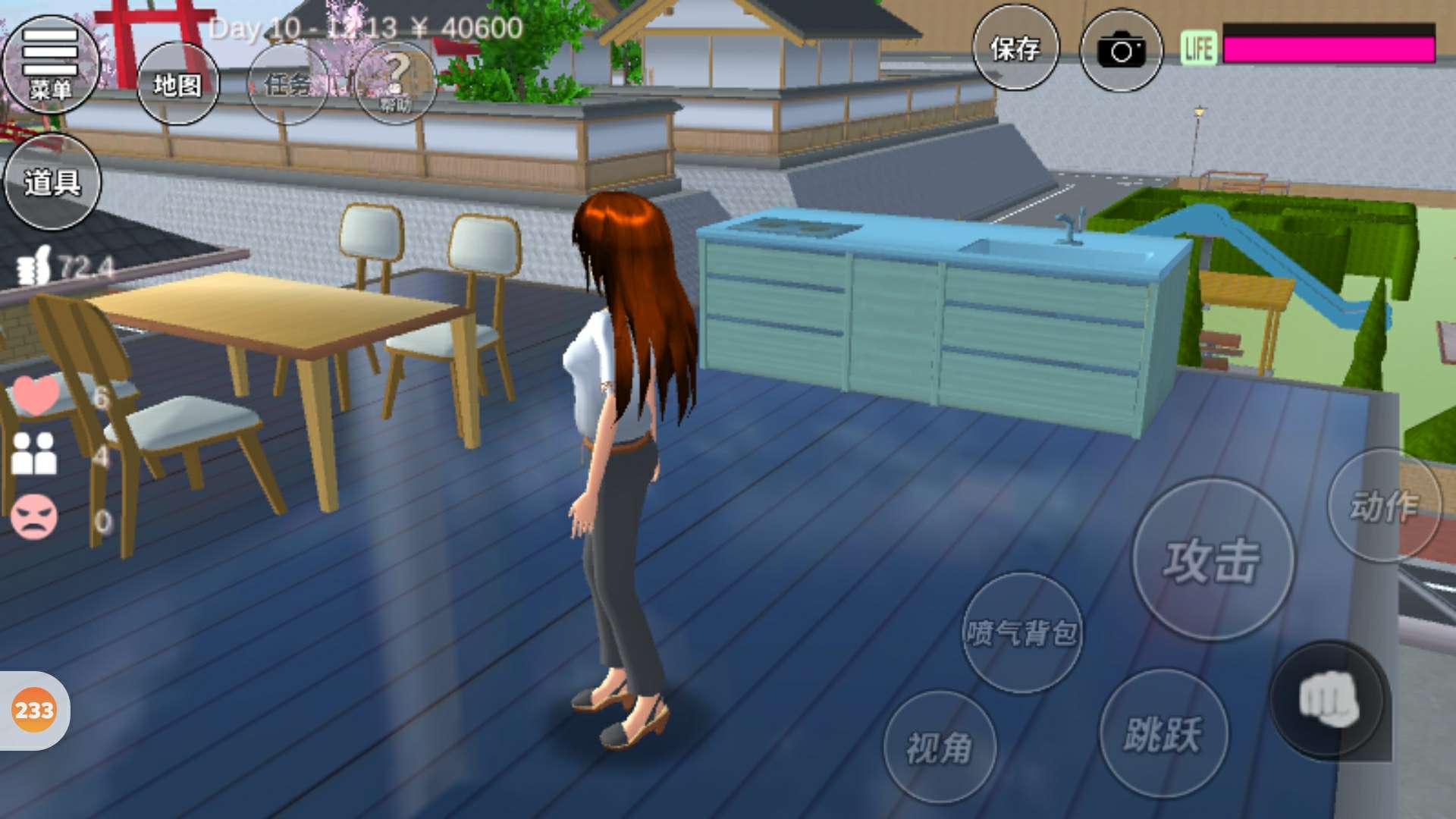This screenshot has height=819, width=1456.
Task: Open the 道具 items panel
Action: (52, 182)
